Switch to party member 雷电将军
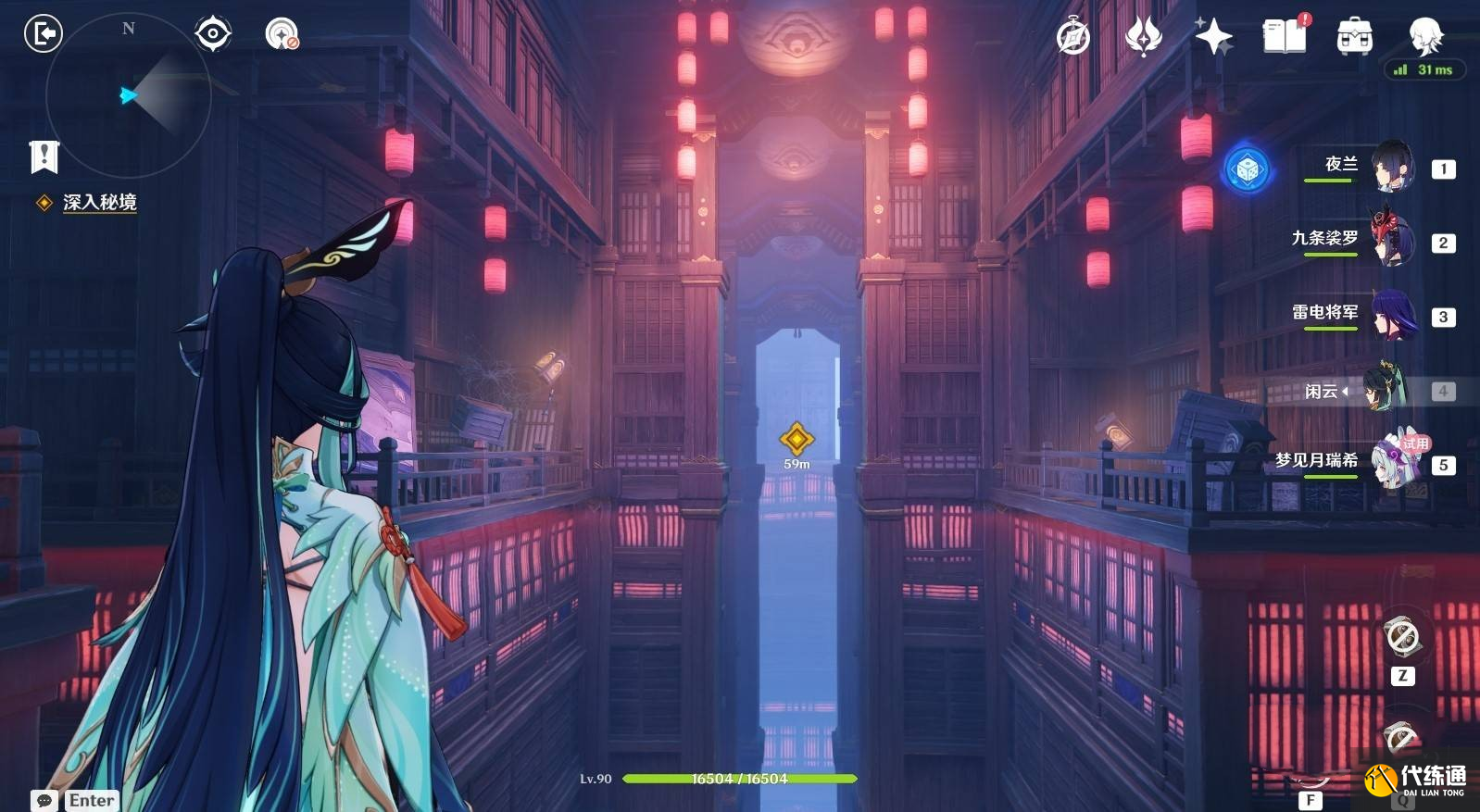The image size is (1480, 812). pyautogui.click(x=1391, y=315)
